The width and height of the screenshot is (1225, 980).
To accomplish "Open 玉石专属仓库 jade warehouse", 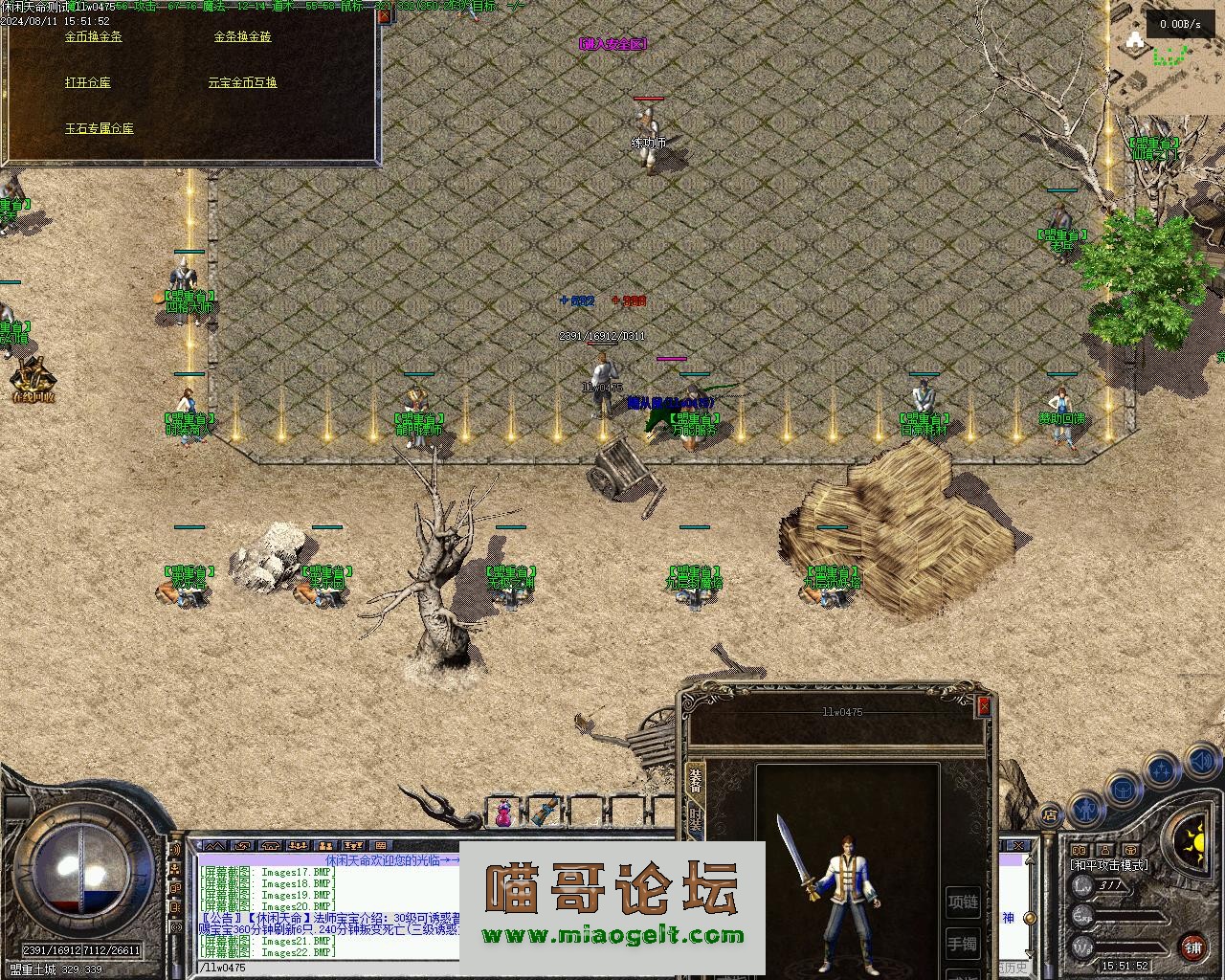I will [100, 128].
